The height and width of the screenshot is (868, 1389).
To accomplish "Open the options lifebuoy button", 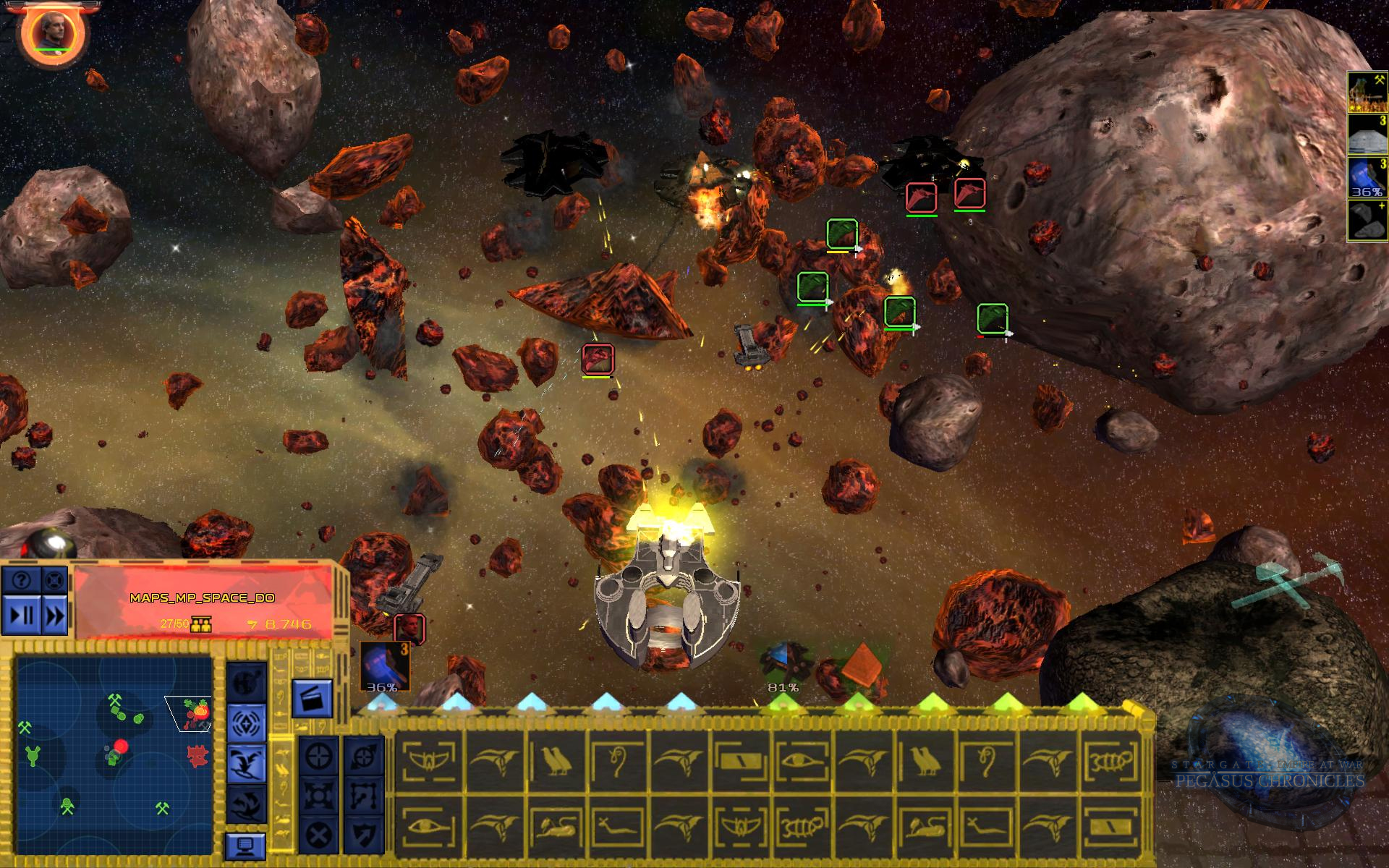I will point(54,580).
